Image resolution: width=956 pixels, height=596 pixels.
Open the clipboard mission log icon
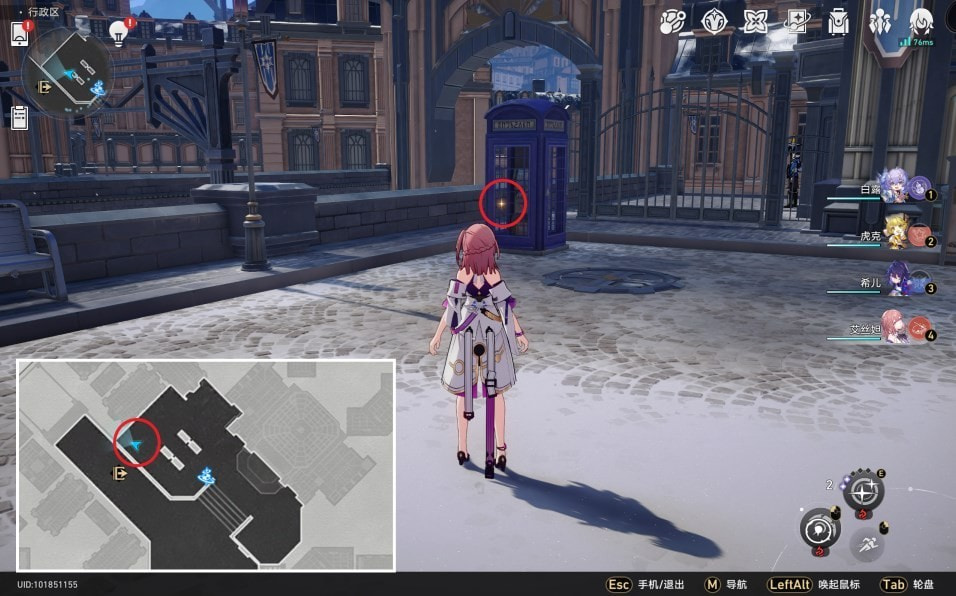click(x=19, y=117)
